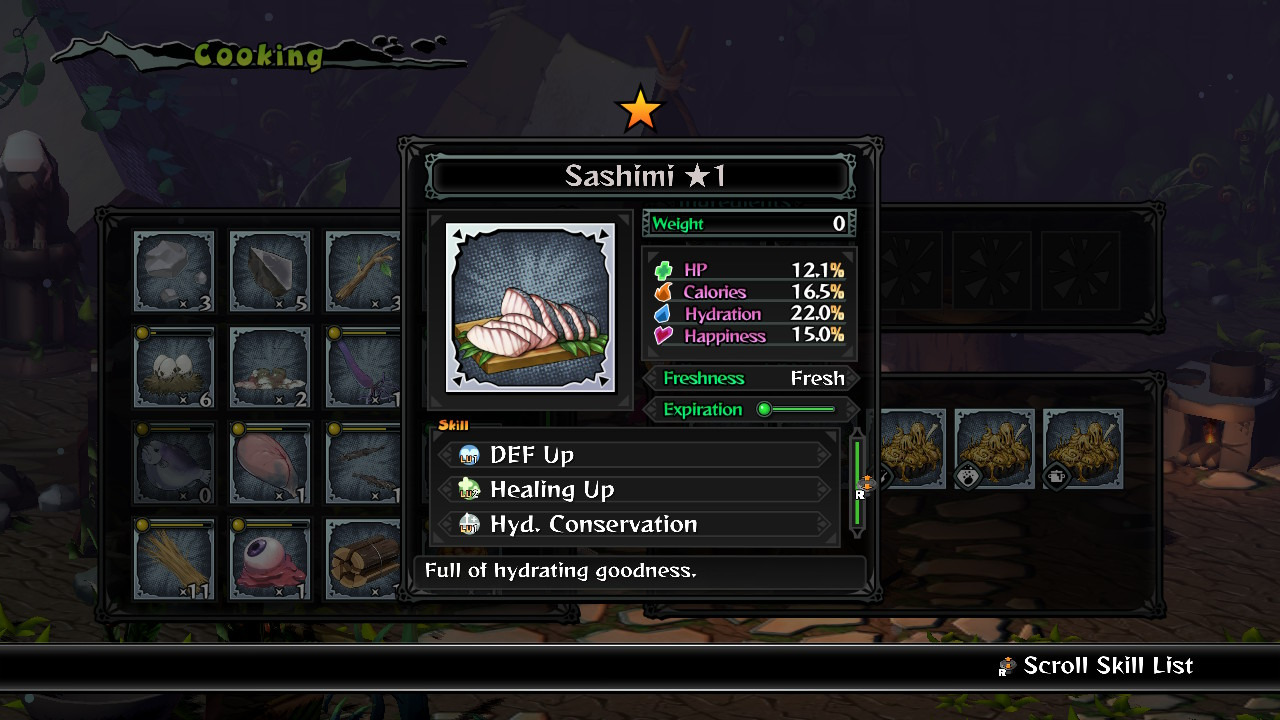Select the purple root ingredient slot
The image size is (1280, 720).
[x=364, y=367]
